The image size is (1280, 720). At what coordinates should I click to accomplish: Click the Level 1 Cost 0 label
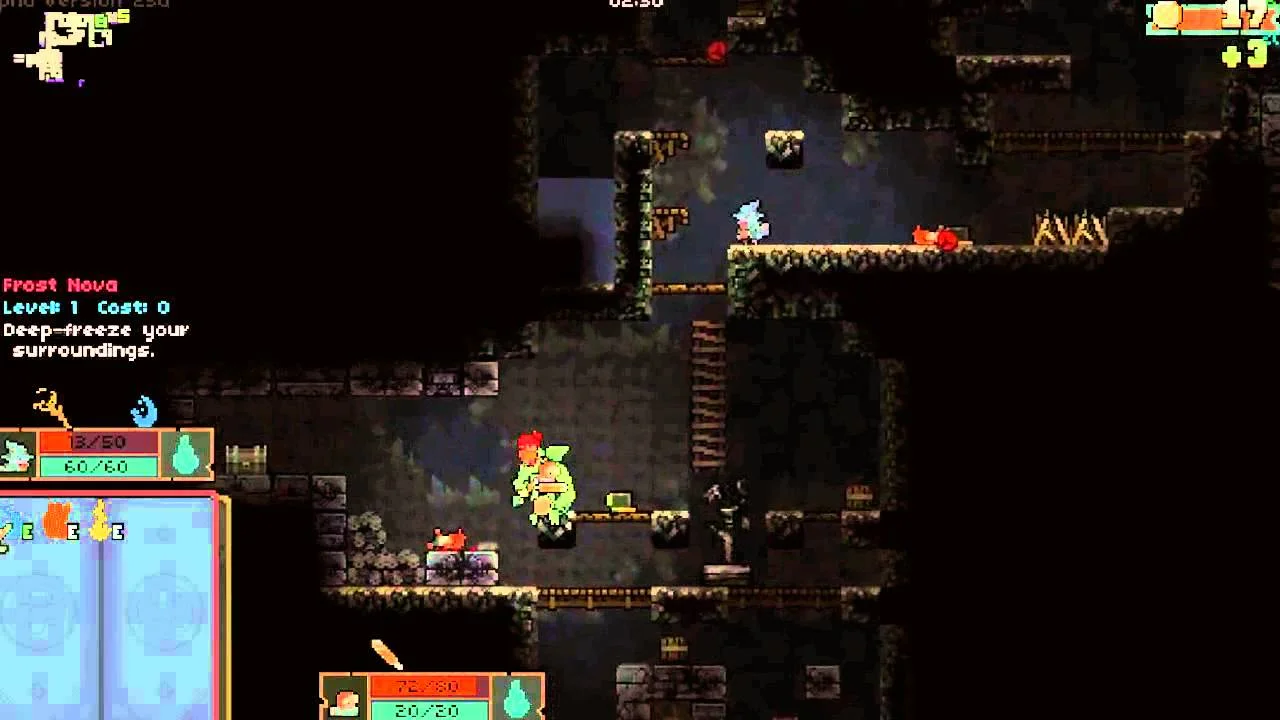[x=83, y=307]
